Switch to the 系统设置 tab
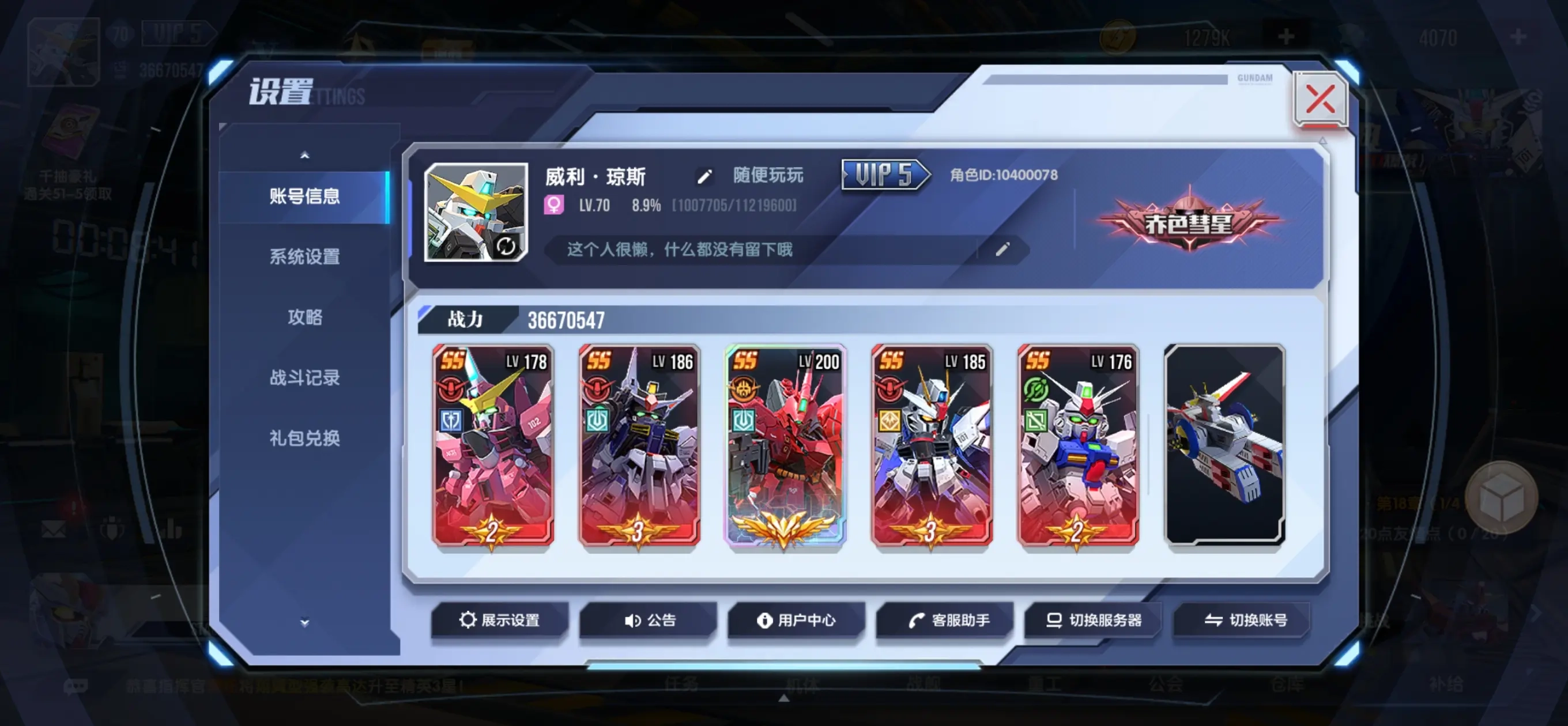This screenshot has width=1568, height=726. [x=304, y=258]
